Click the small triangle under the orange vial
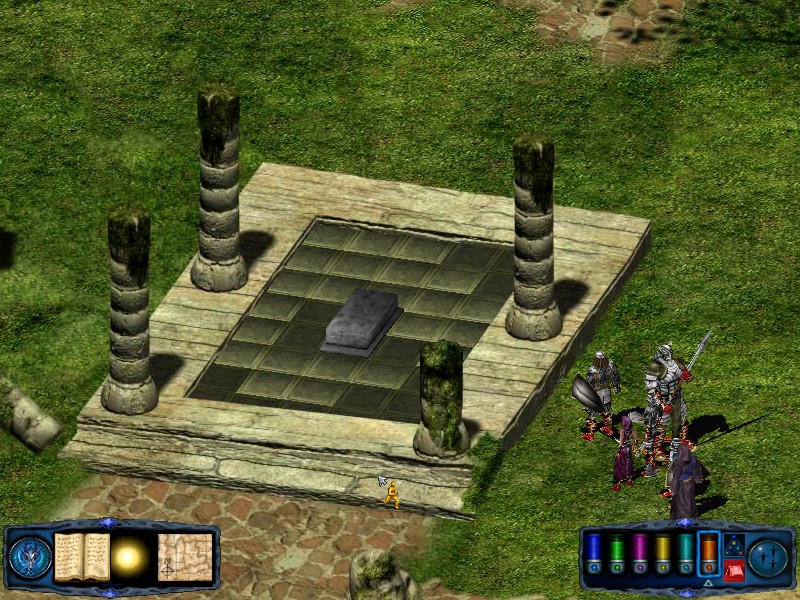 [708, 583]
